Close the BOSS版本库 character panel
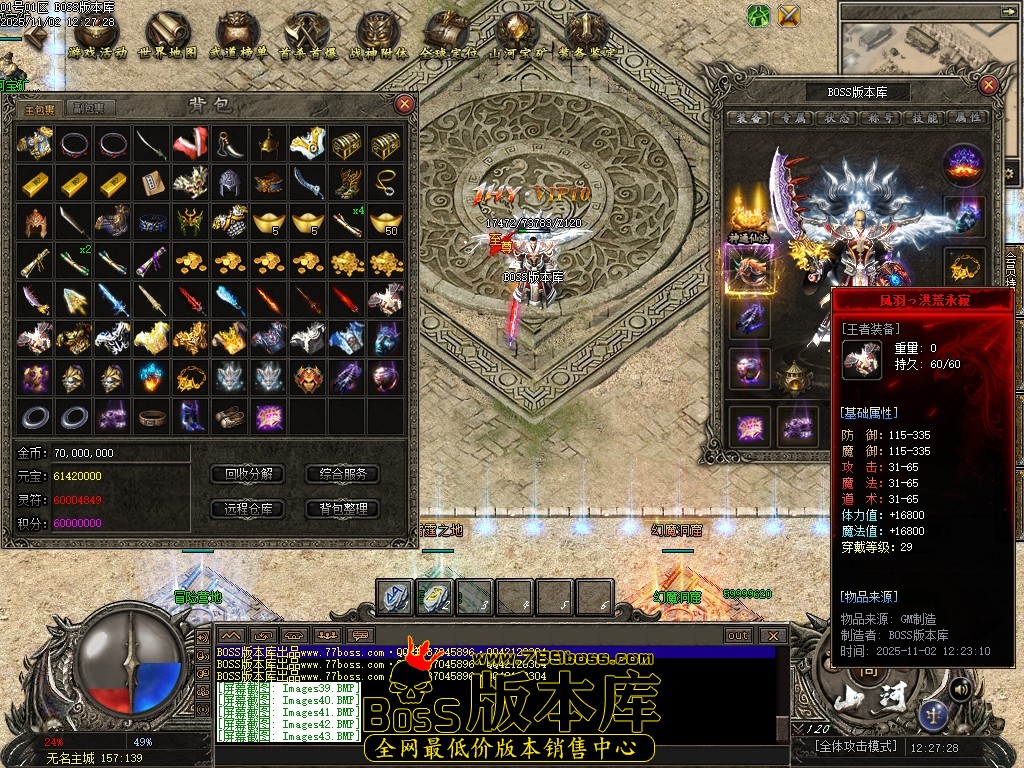Image resolution: width=1024 pixels, height=768 pixels. (989, 85)
